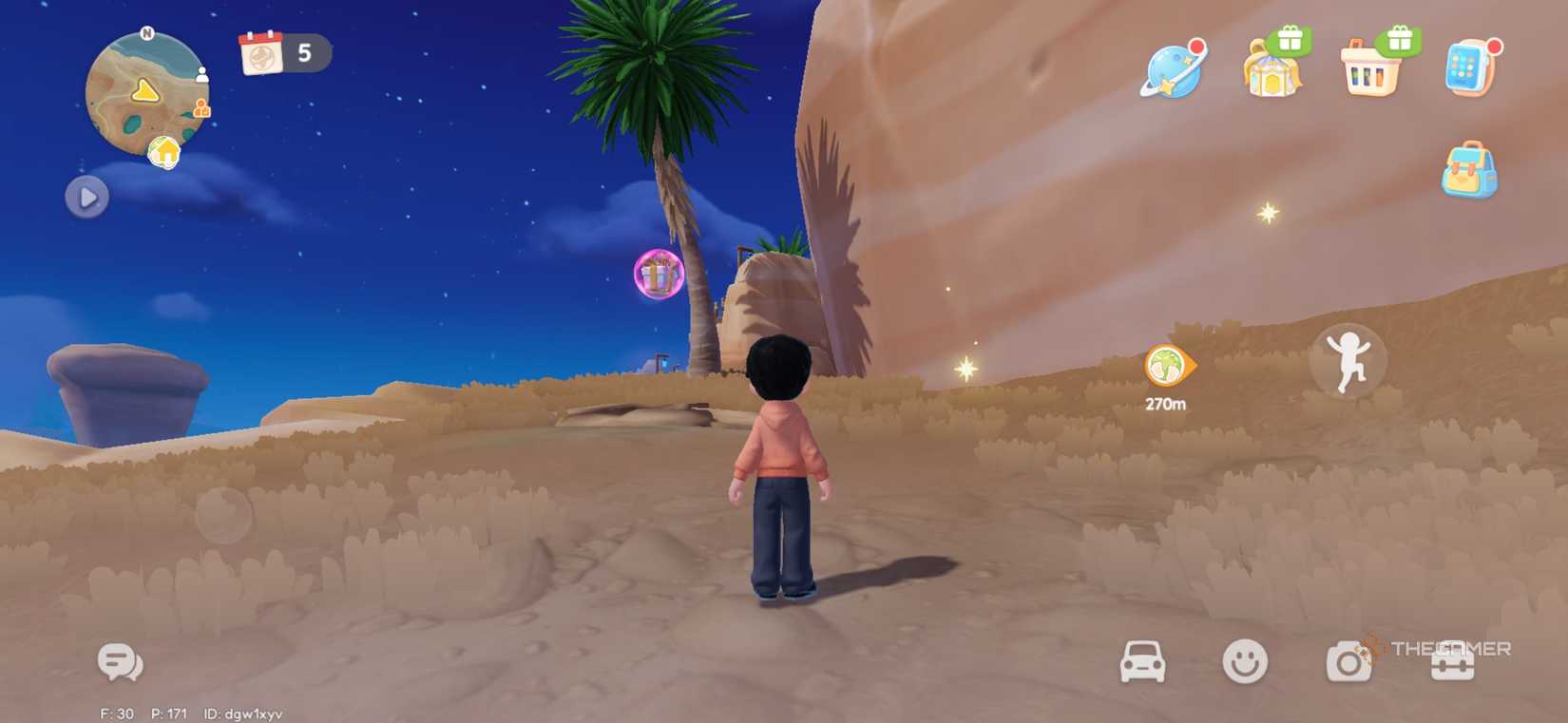This screenshot has height=723, width=1568.
Task: Tap the jump button
Action: (x=1350, y=361)
